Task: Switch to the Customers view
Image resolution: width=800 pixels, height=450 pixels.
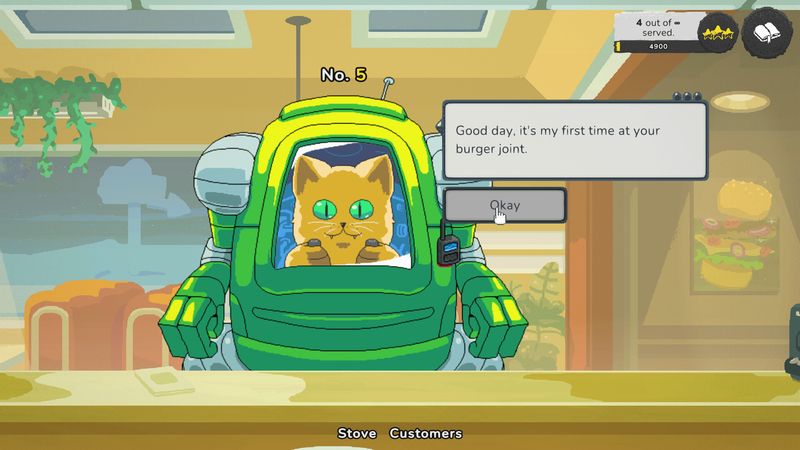Action: [x=426, y=433]
